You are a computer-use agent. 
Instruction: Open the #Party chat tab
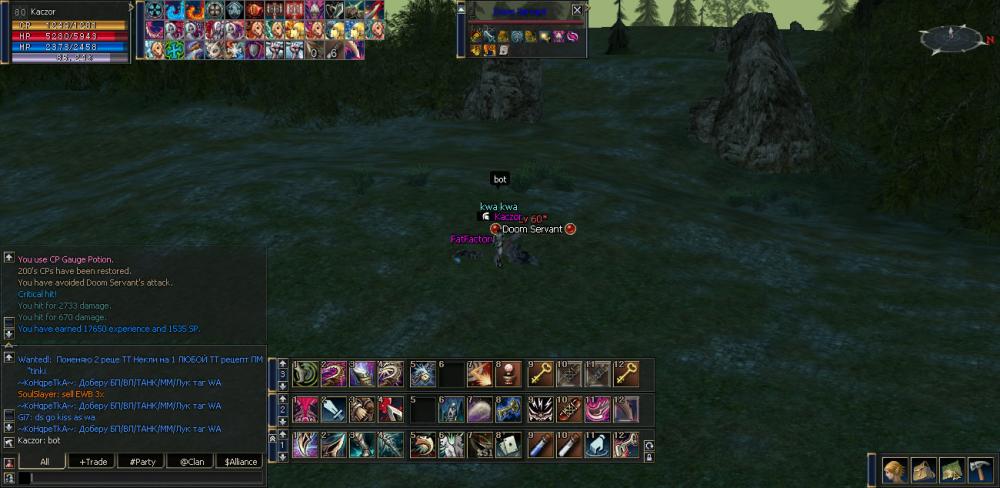142,461
